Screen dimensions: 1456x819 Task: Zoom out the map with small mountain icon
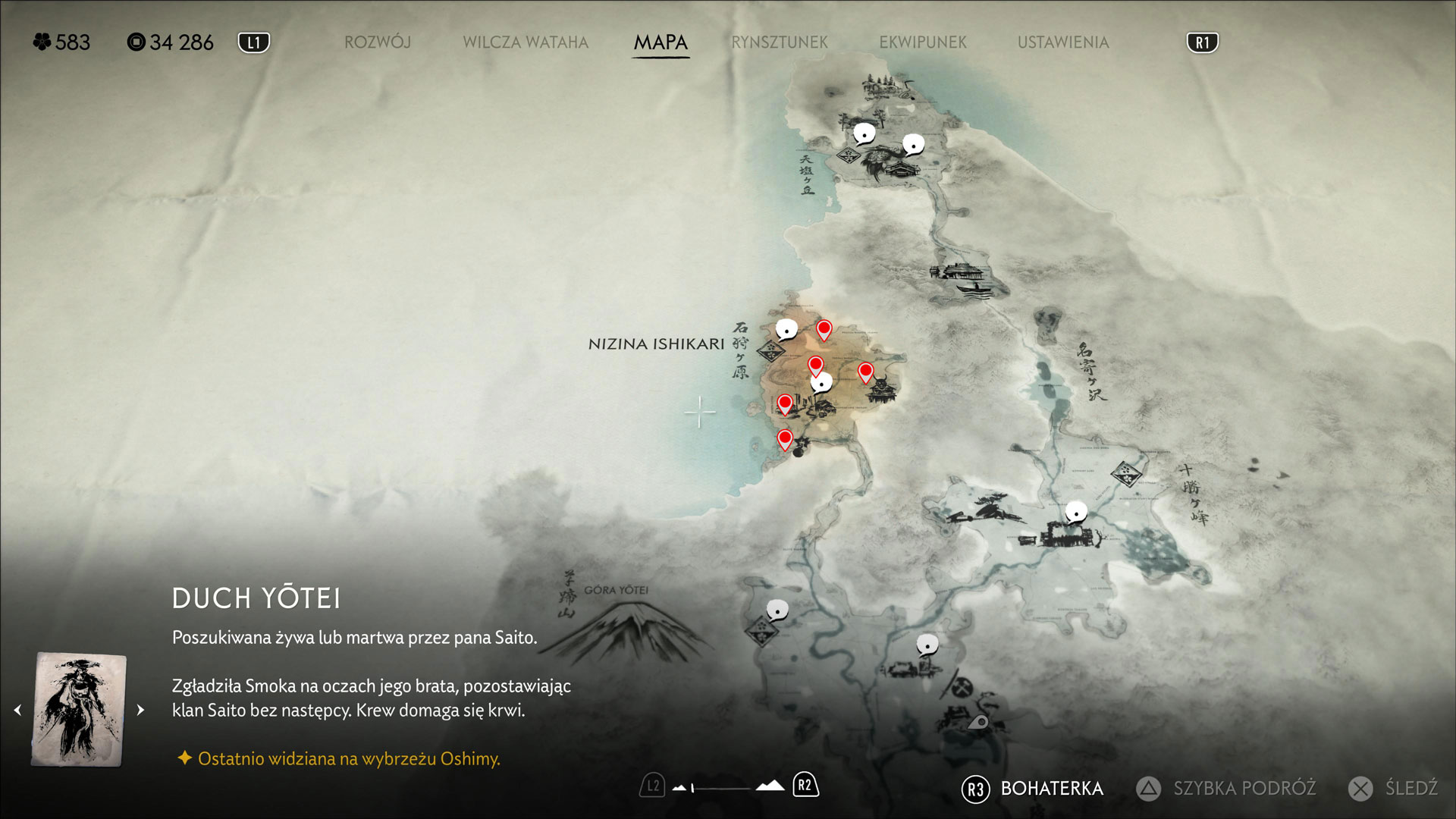pos(679,788)
